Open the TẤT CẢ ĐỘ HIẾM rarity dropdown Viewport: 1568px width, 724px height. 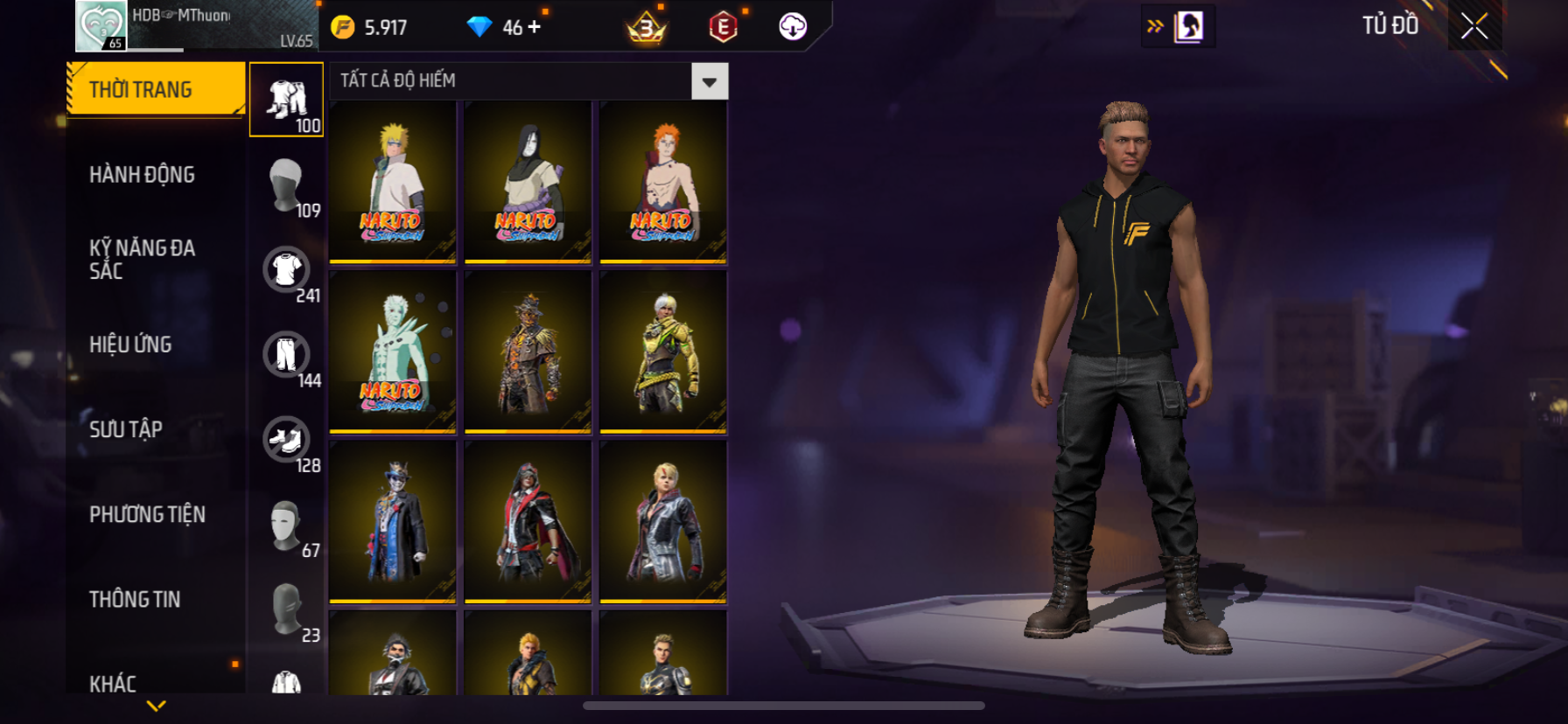(x=709, y=81)
